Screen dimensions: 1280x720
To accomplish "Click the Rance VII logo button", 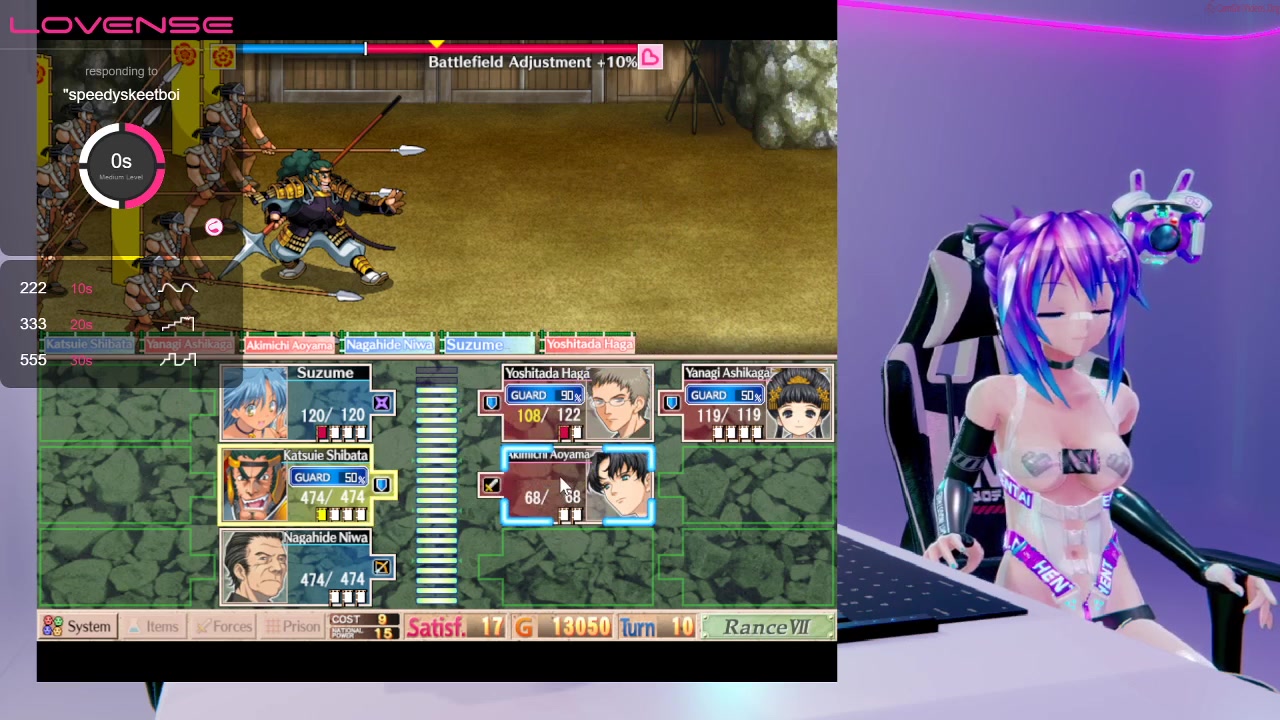I will click(767, 627).
